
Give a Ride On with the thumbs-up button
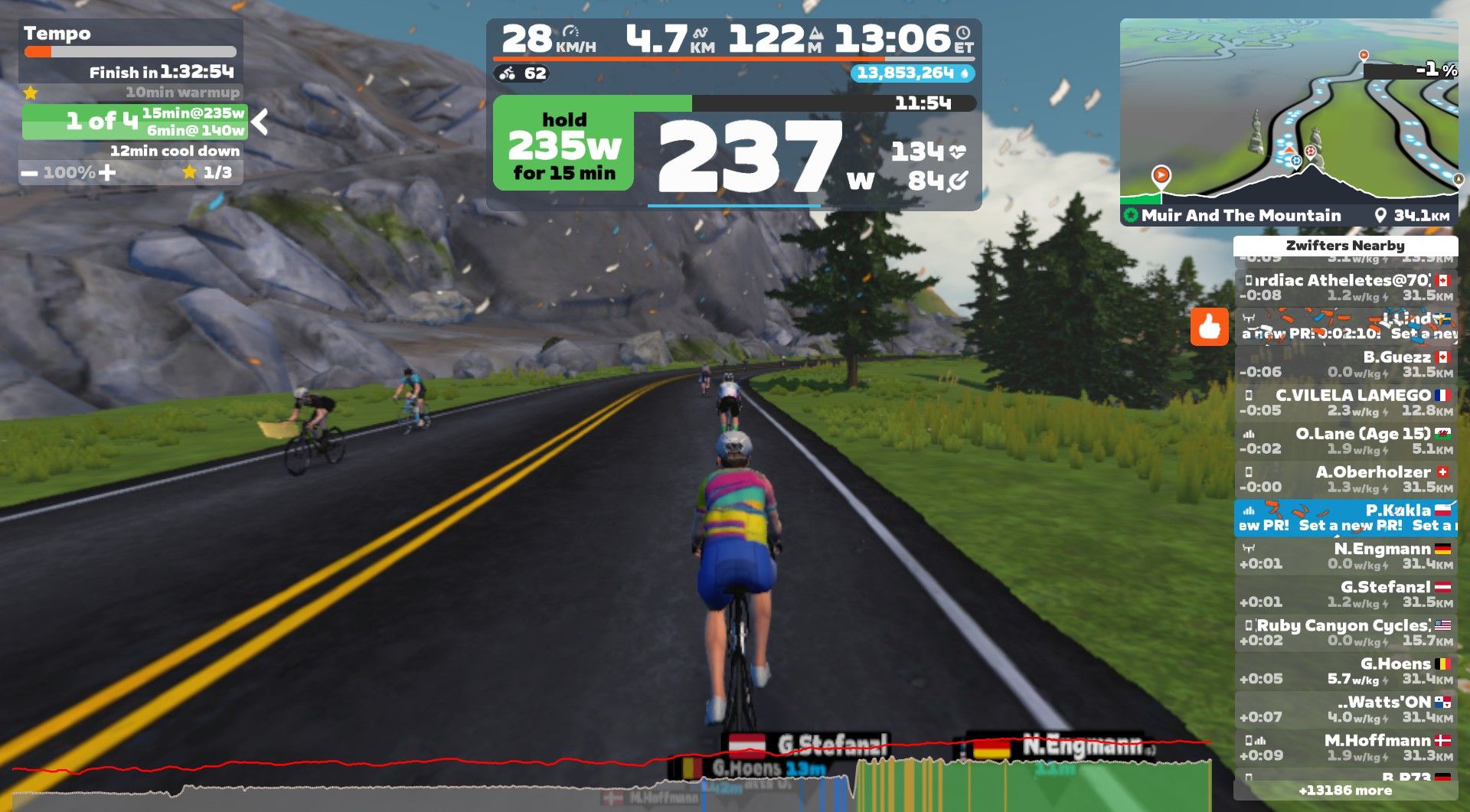pyautogui.click(x=1209, y=327)
